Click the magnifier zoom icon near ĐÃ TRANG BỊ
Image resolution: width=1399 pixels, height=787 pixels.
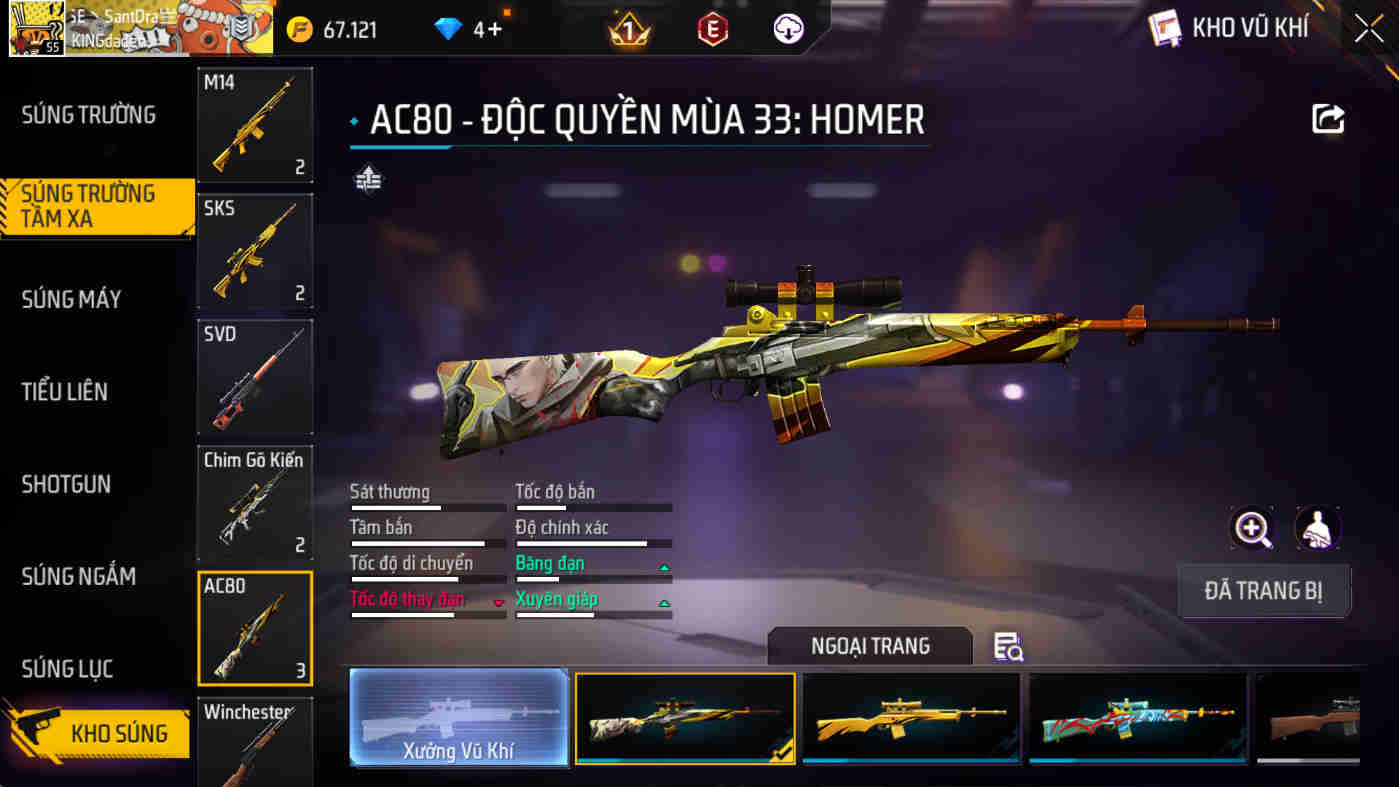(1251, 527)
